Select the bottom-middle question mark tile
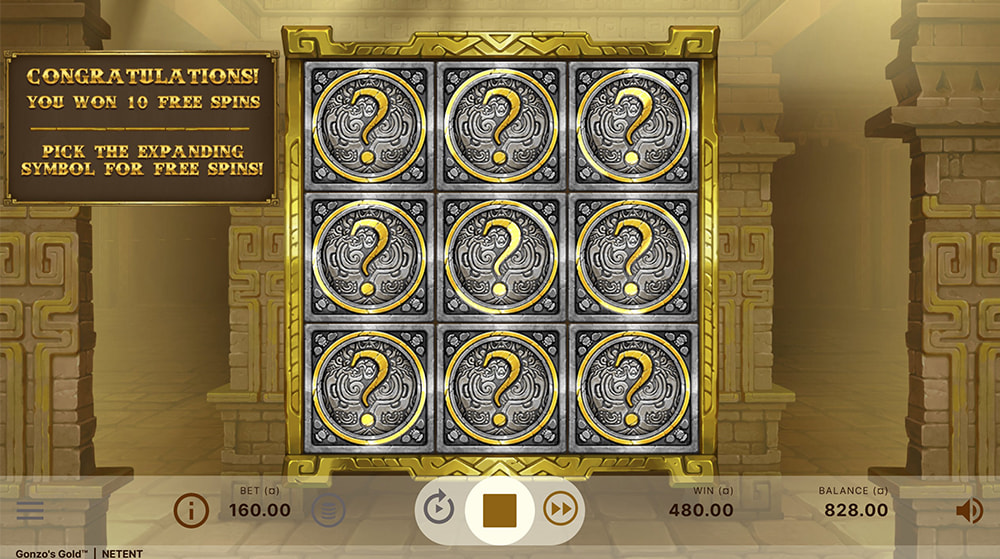The image size is (1000, 559). (x=500, y=388)
